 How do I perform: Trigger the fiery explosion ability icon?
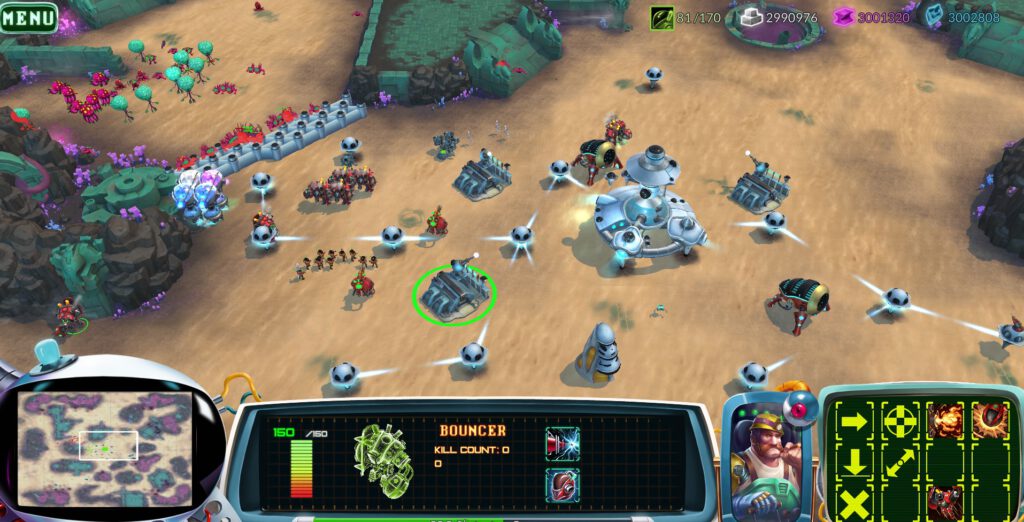pyautogui.click(x=944, y=421)
